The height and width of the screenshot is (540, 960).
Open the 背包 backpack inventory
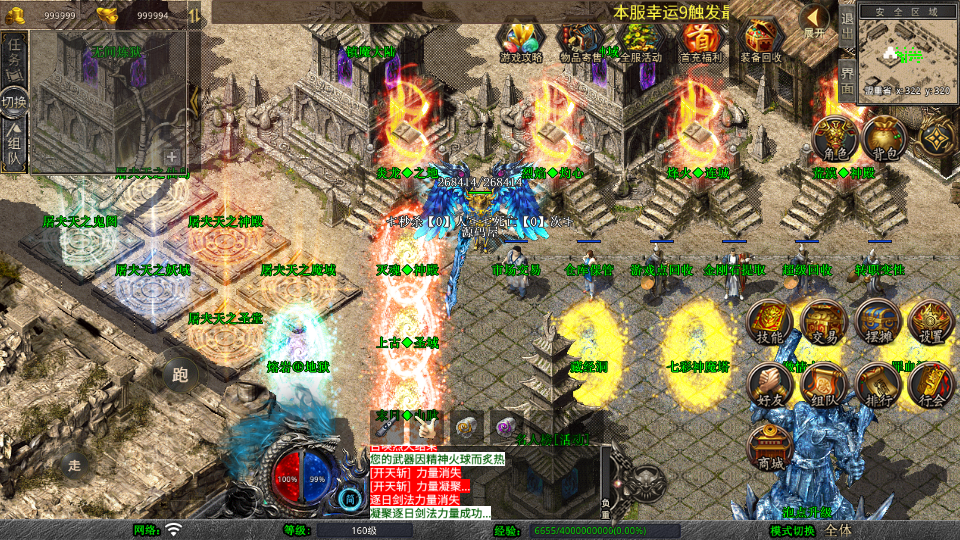click(886, 139)
